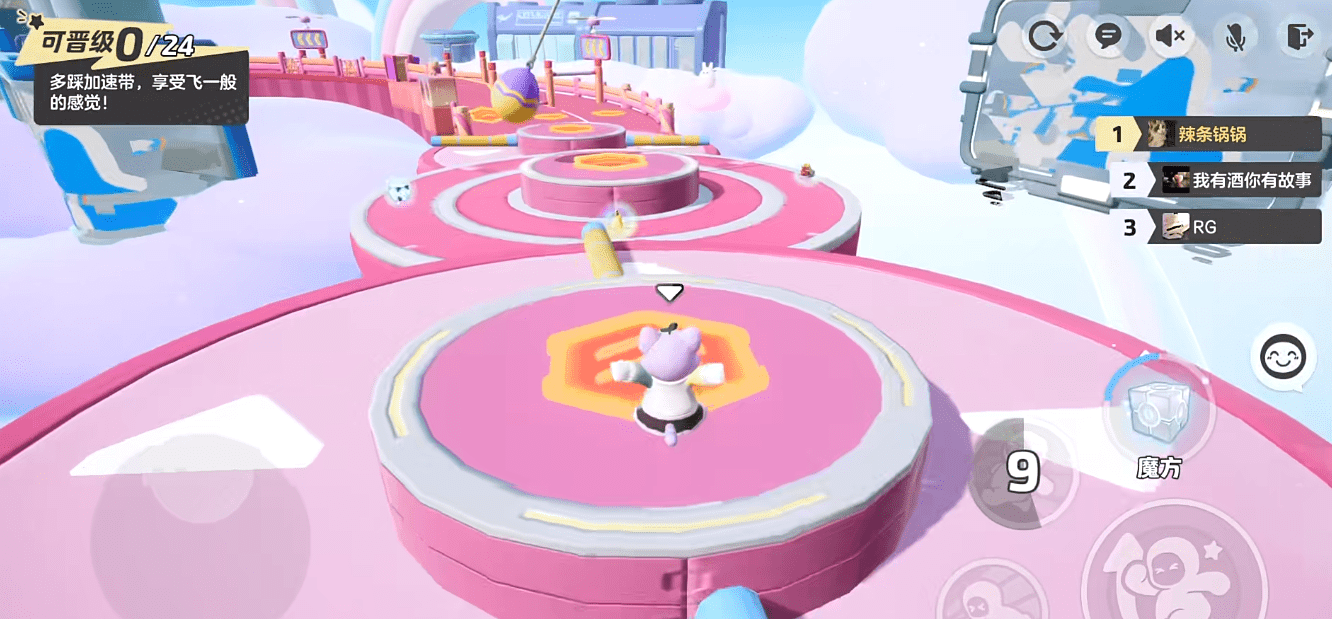The width and height of the screenshot is (1332, 619).
Task: Open the chat speech bubble
Action: point(1108,37)
